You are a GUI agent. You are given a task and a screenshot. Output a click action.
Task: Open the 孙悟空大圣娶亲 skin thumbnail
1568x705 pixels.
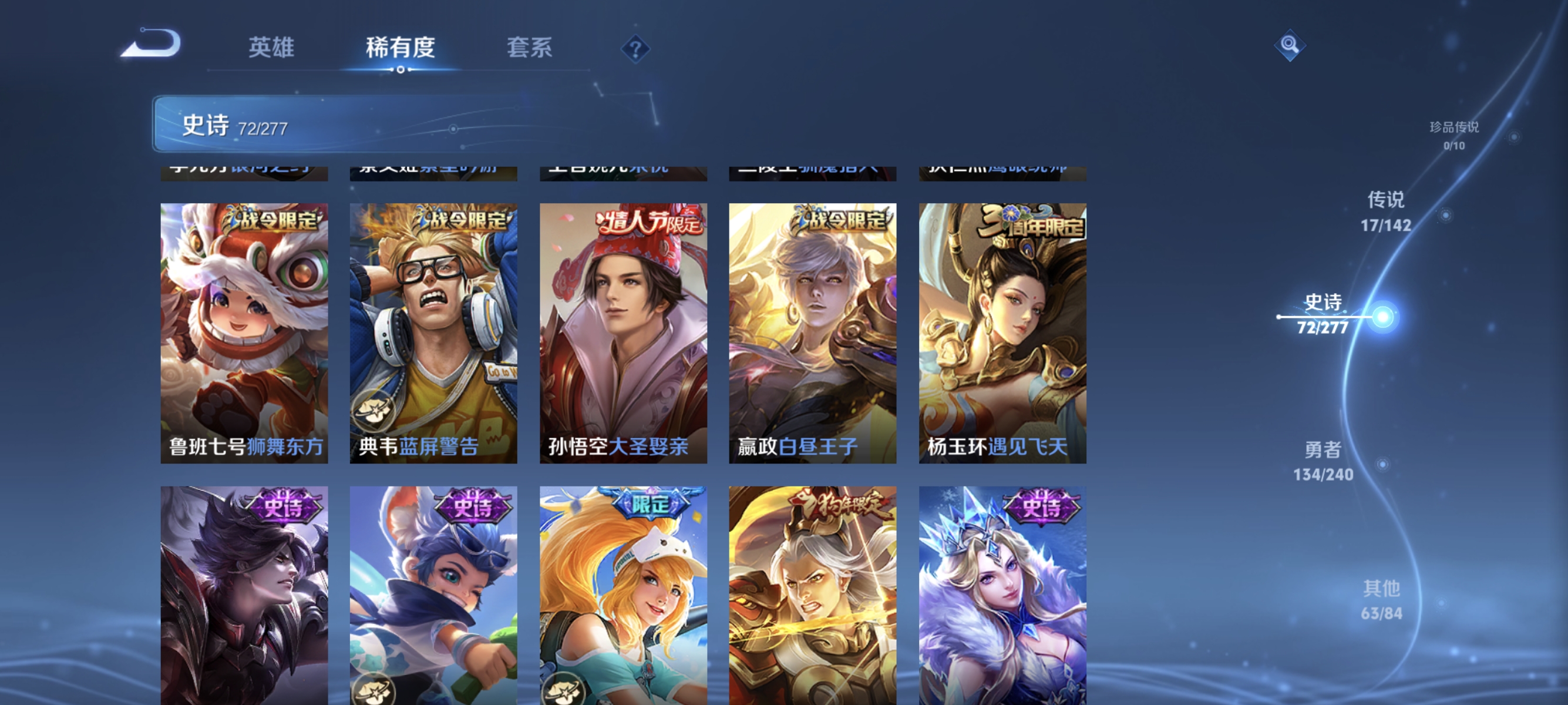point(623,335)
